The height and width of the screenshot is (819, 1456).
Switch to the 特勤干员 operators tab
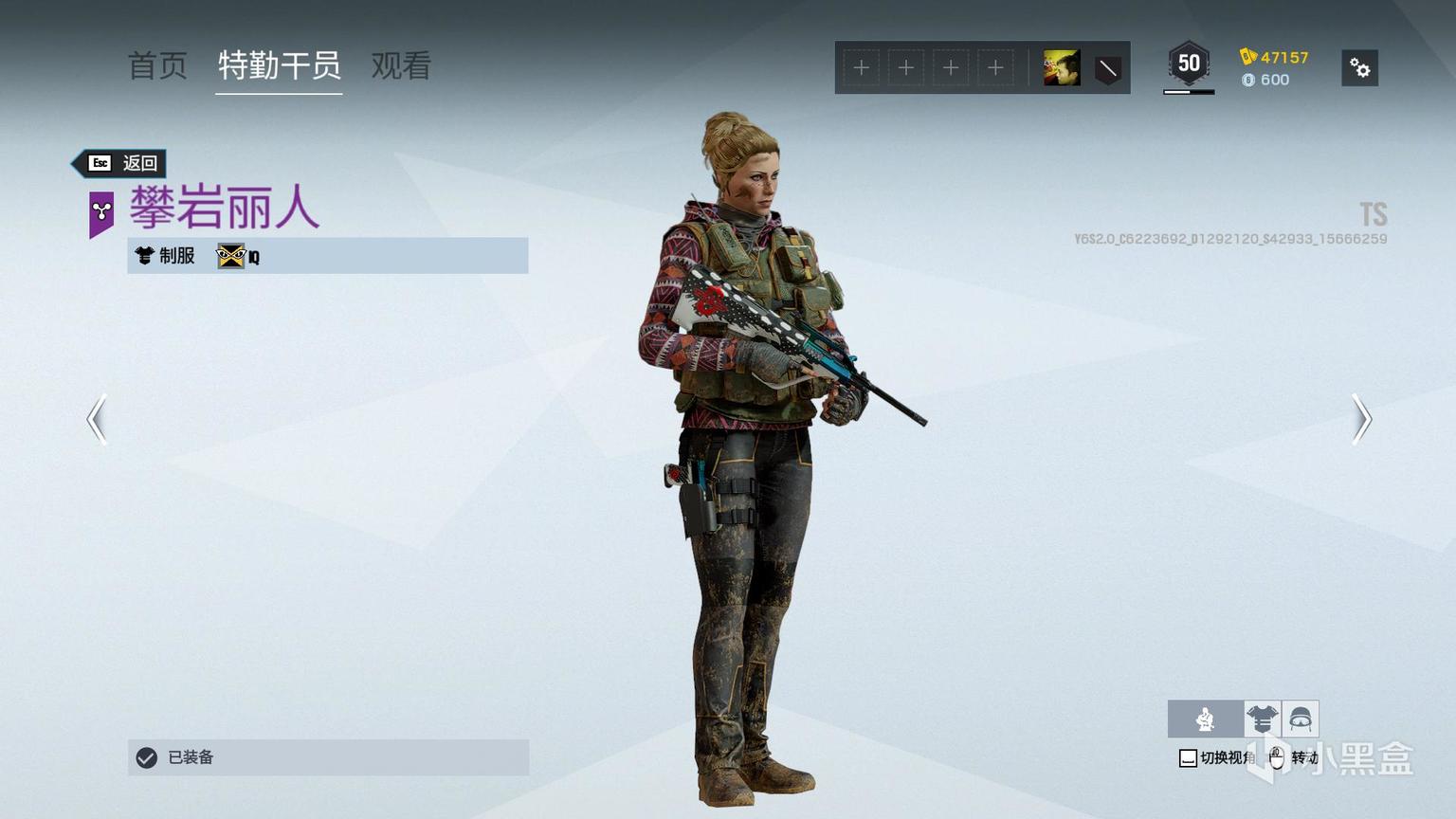tap(279, 65)
